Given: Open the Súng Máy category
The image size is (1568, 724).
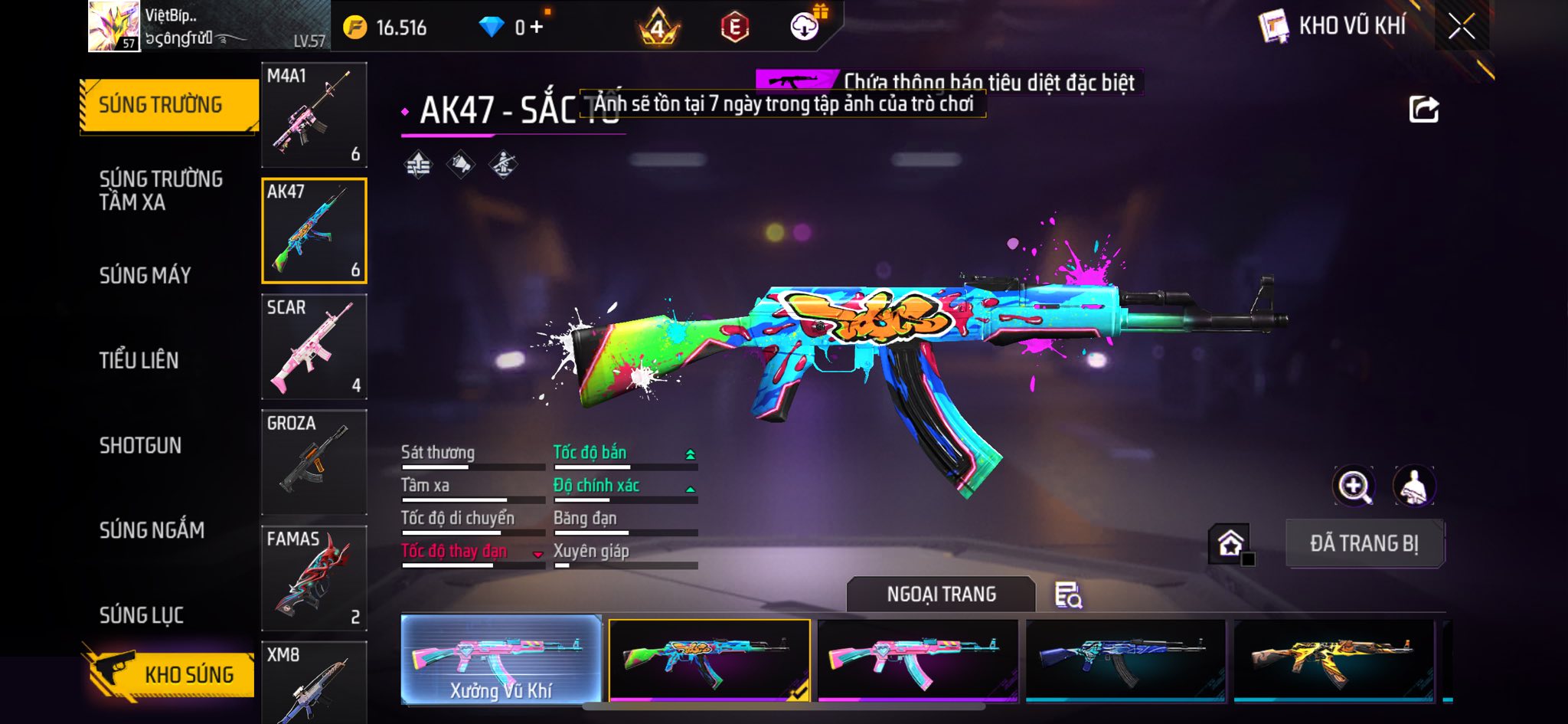Looking at the screenshot, I should (145, 275).
